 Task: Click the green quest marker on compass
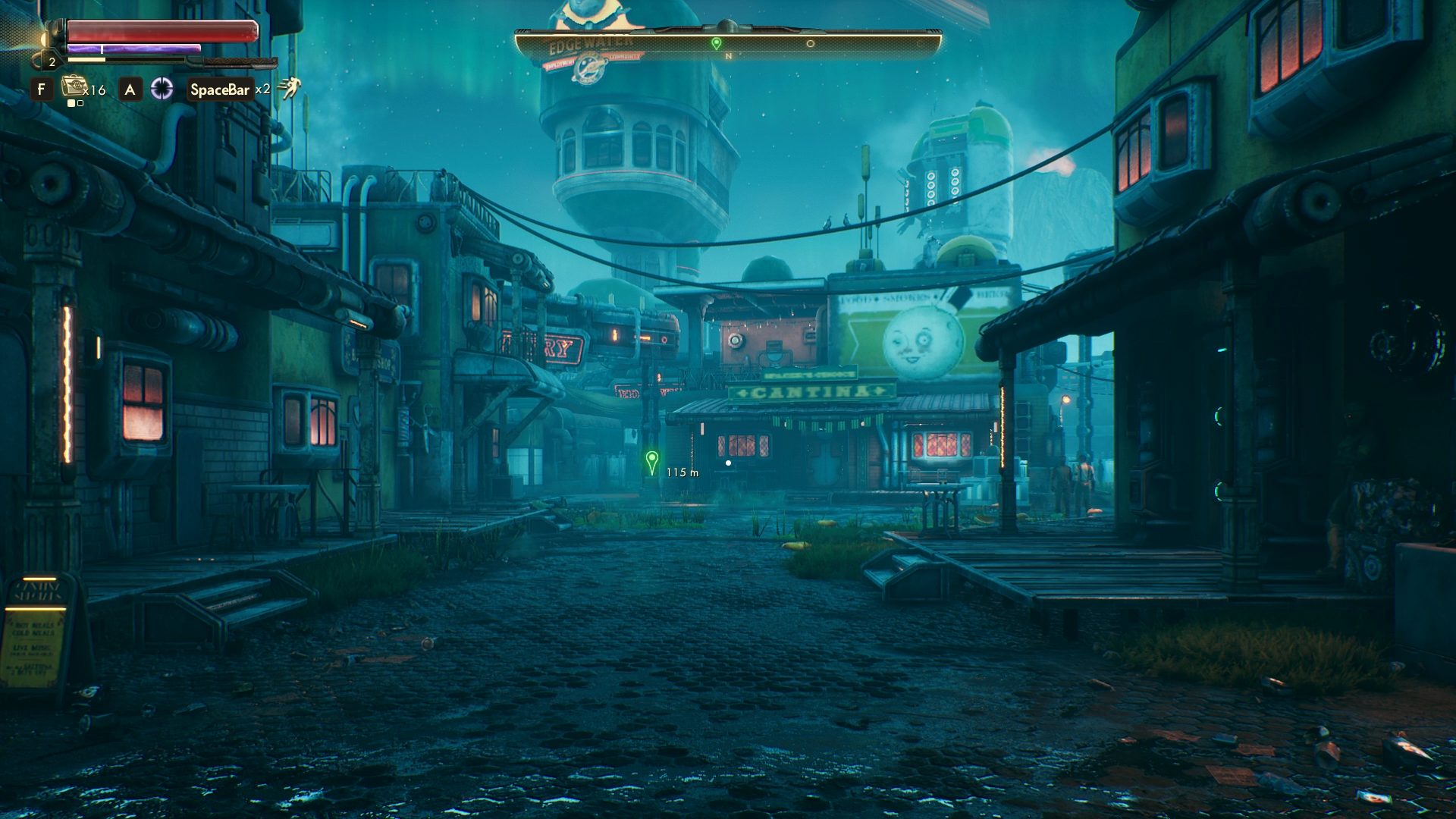pyautogui.click(x=717, y=44)
